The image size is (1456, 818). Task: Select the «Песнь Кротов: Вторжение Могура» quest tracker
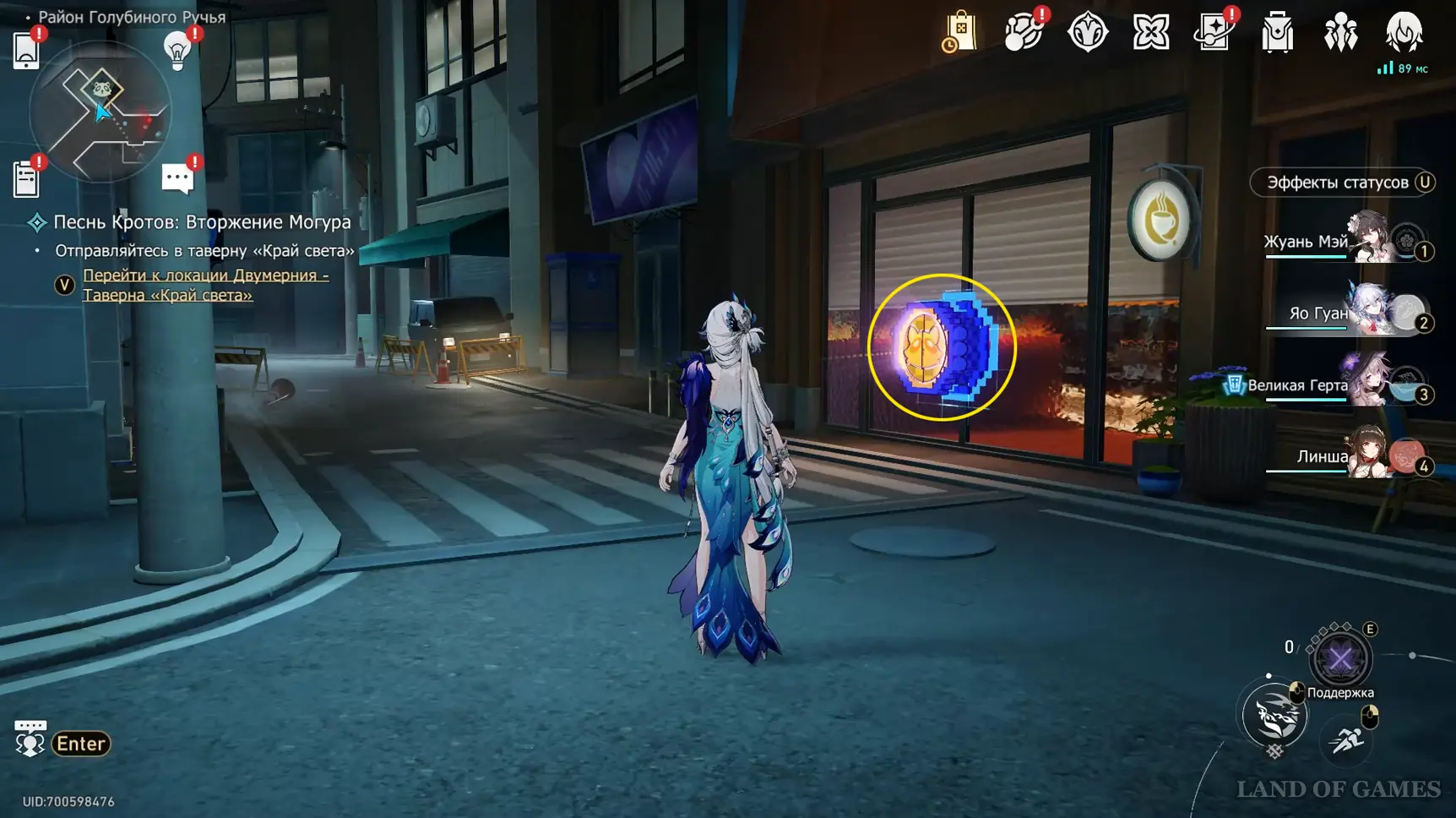202,222
